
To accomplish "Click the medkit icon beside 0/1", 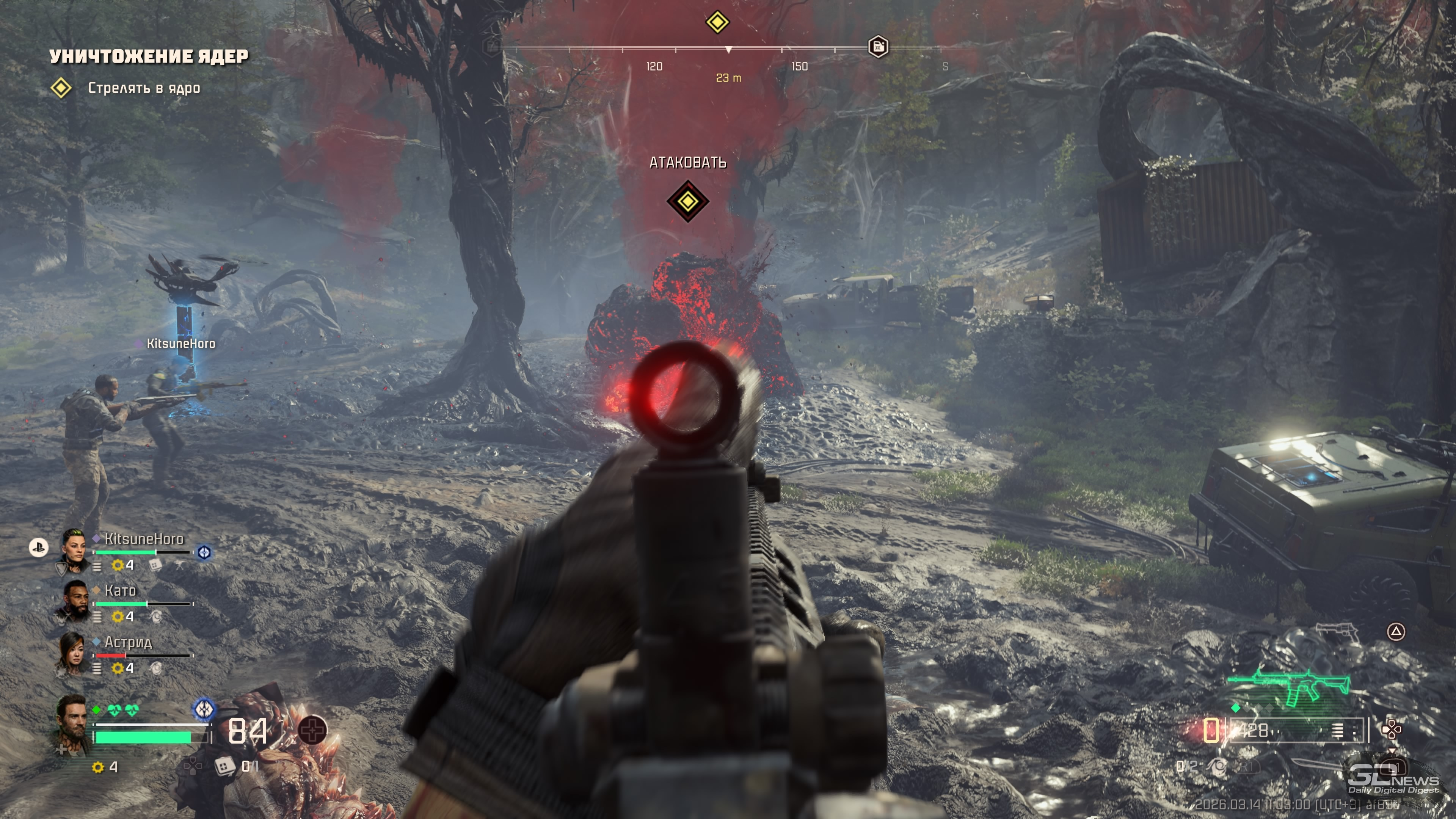I will (224, 766).
